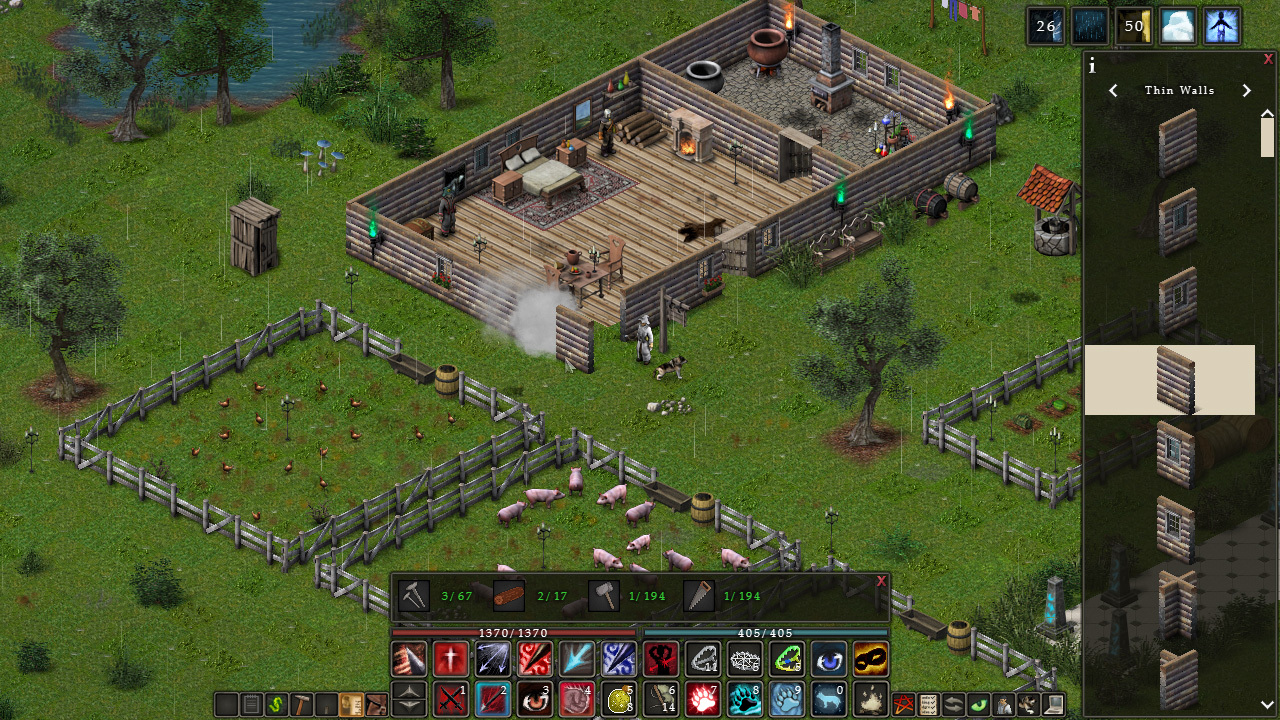
Task: Close the Thin Walls build panel
Action: [1268, 59]
